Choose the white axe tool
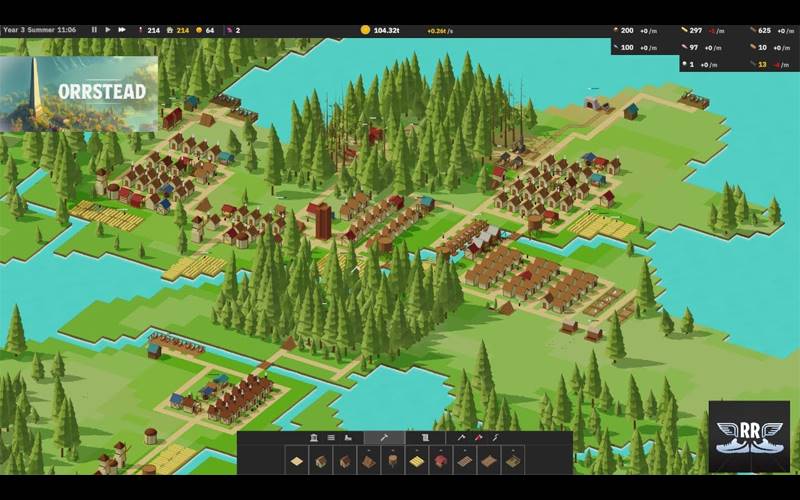The width and height of the screenshot is (800, 500). [461, 438]
